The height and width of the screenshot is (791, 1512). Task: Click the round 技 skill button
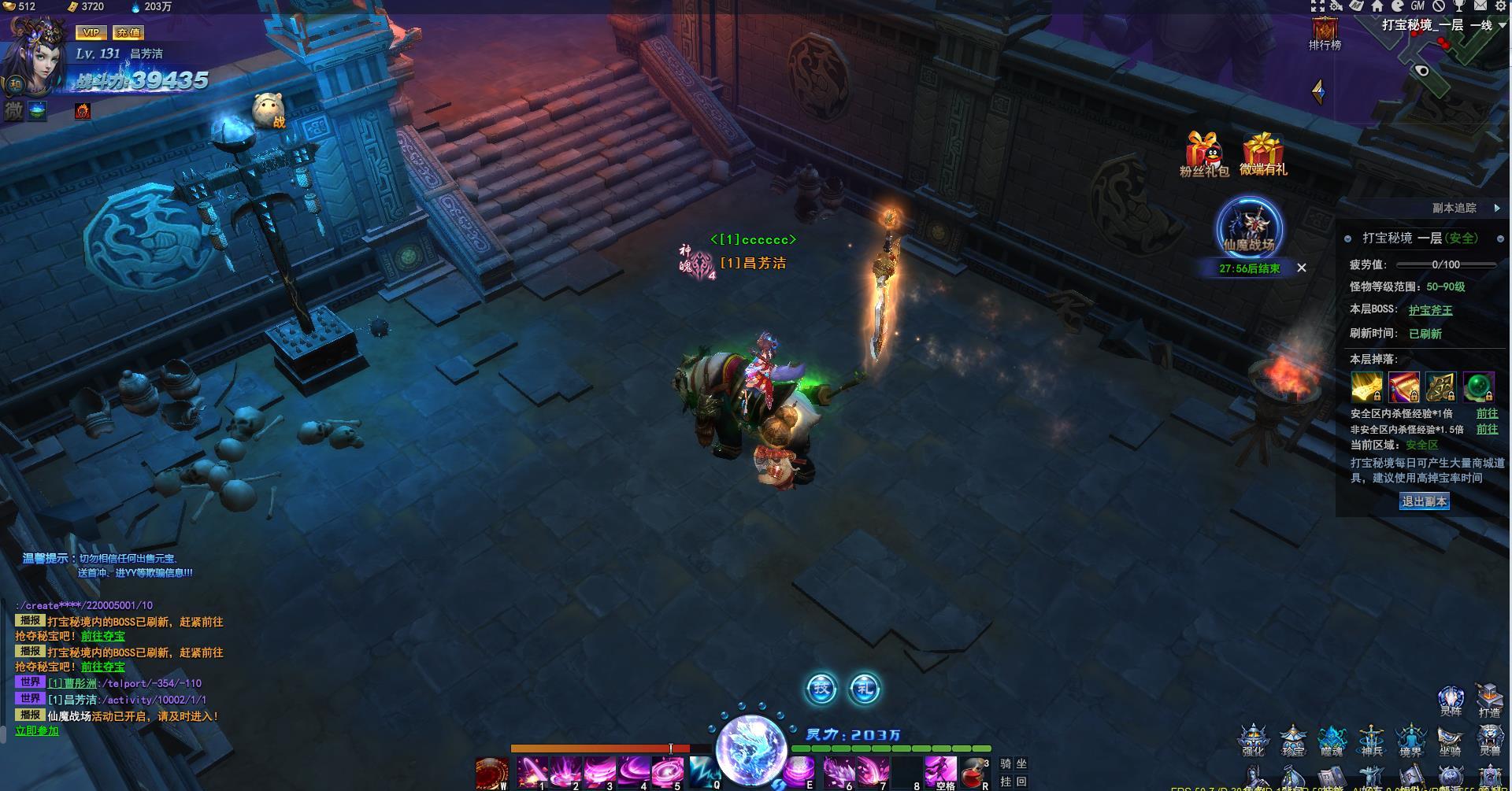click(x=821, y=689)
